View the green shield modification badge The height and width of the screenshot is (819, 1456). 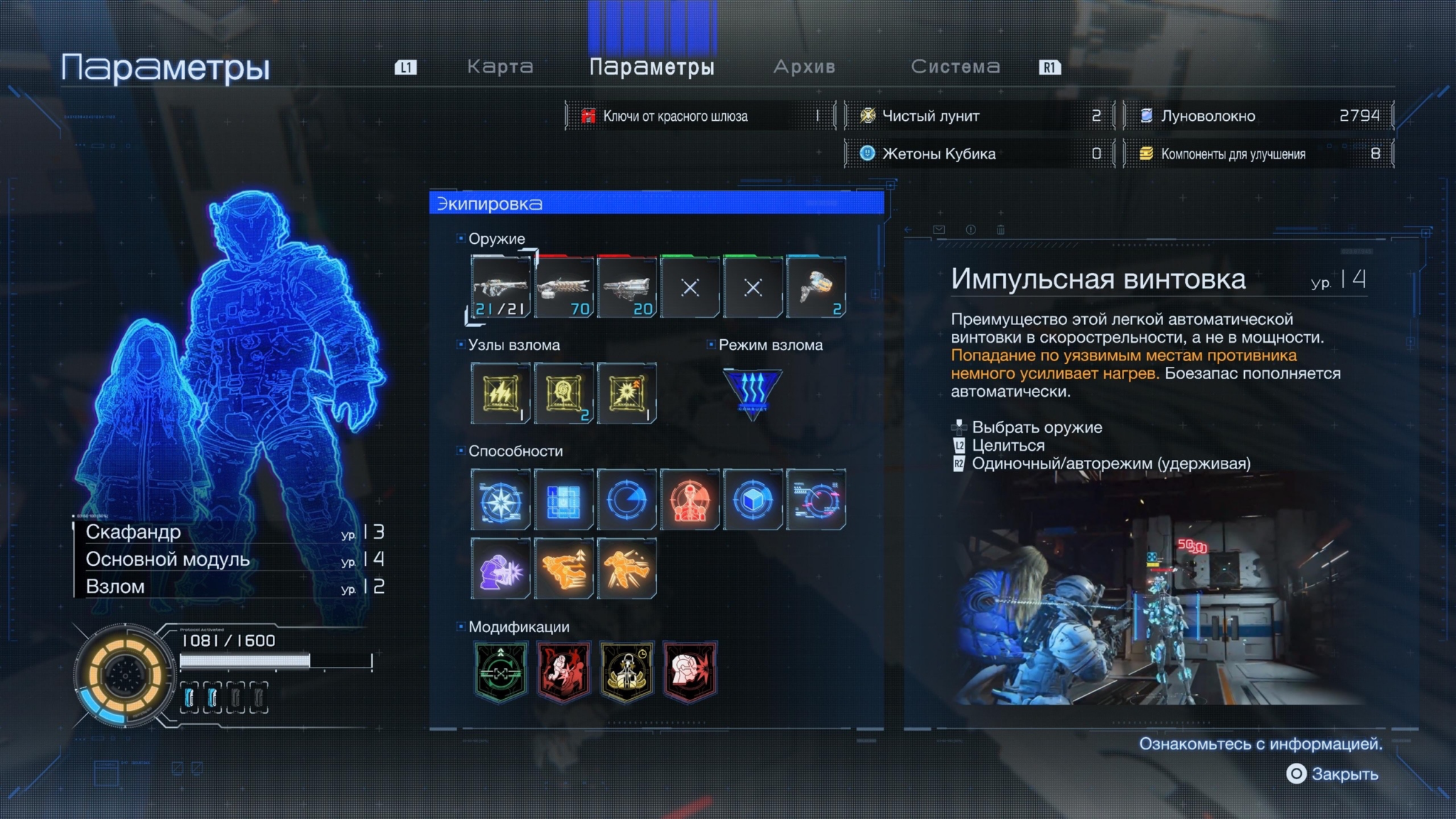(x=500, y=672)
